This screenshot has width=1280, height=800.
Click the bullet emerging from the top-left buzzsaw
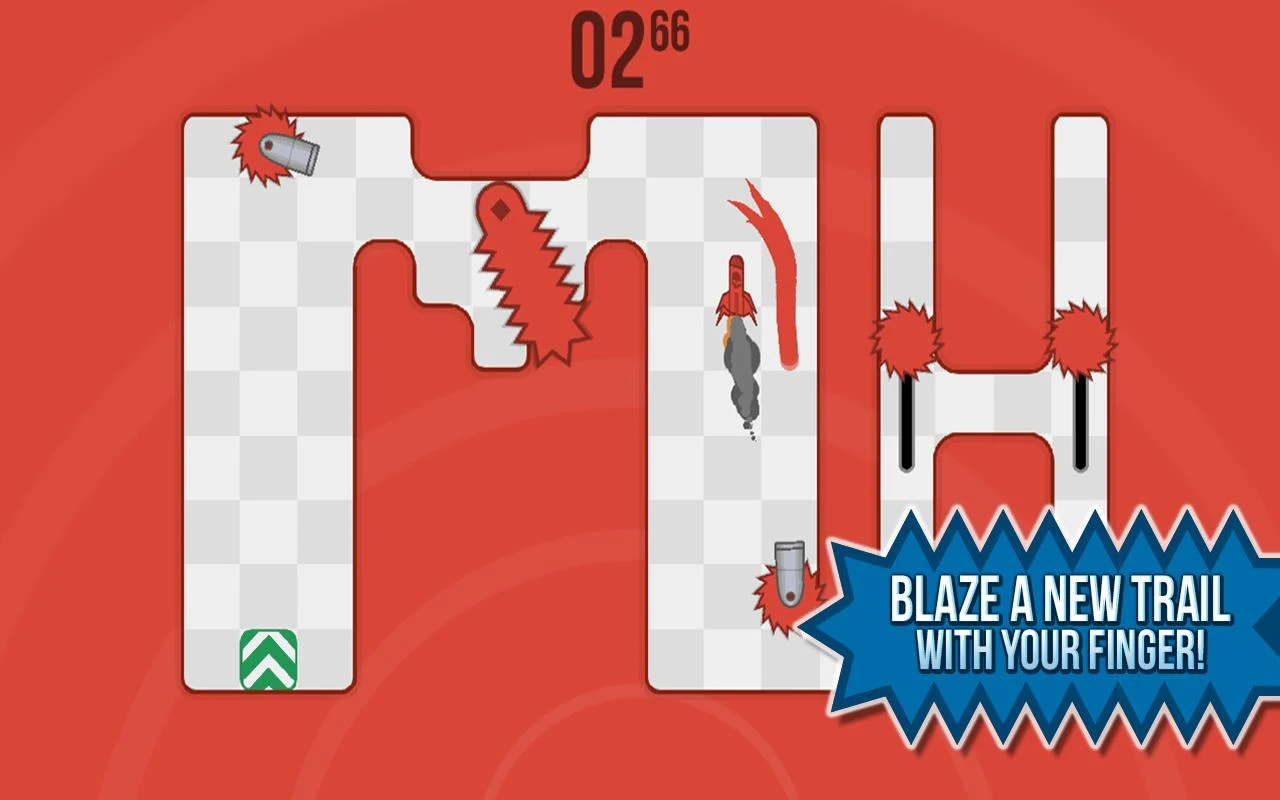tap(295, 155)
